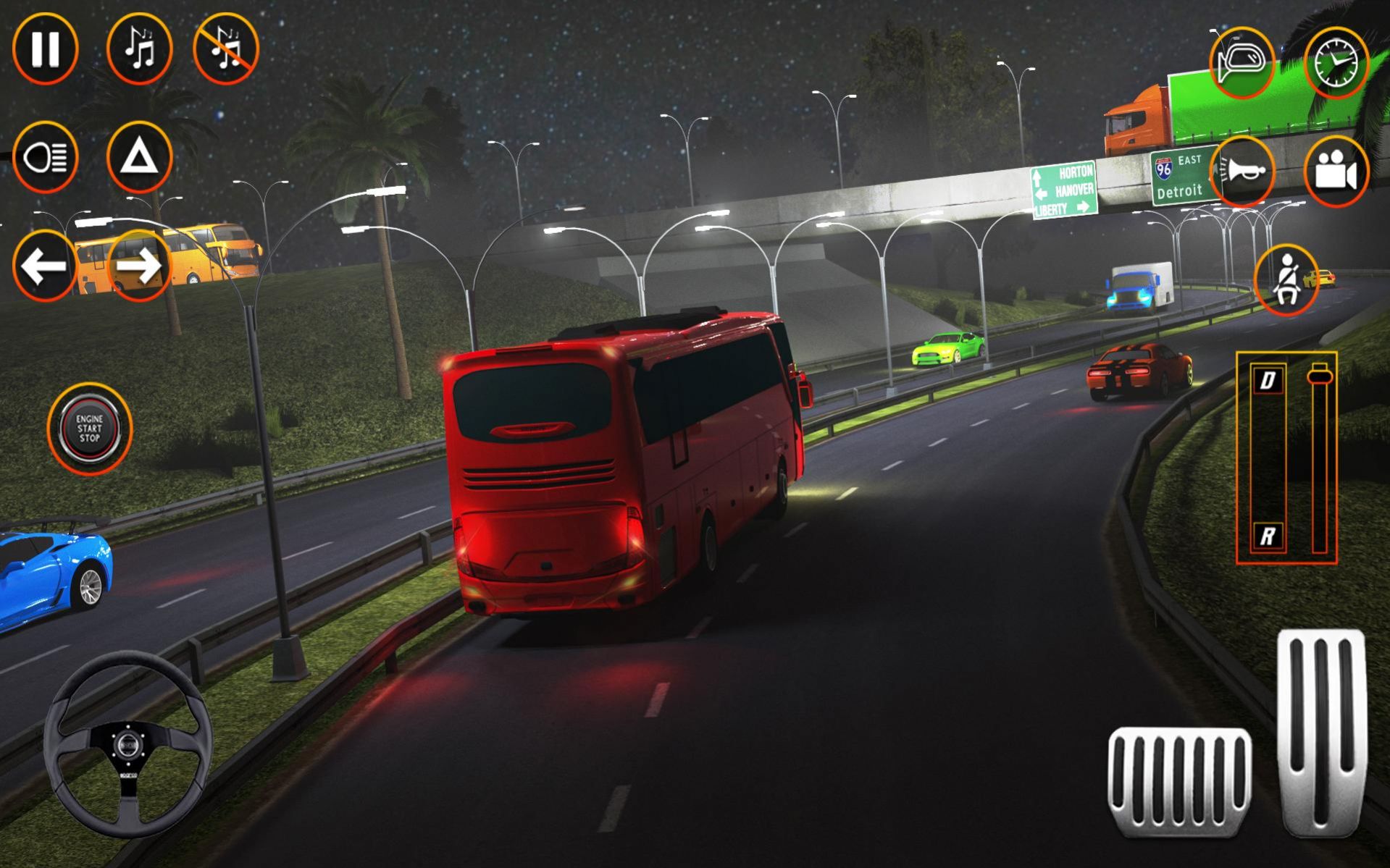Mute the music with the crossed-out note

pos(226,49)
